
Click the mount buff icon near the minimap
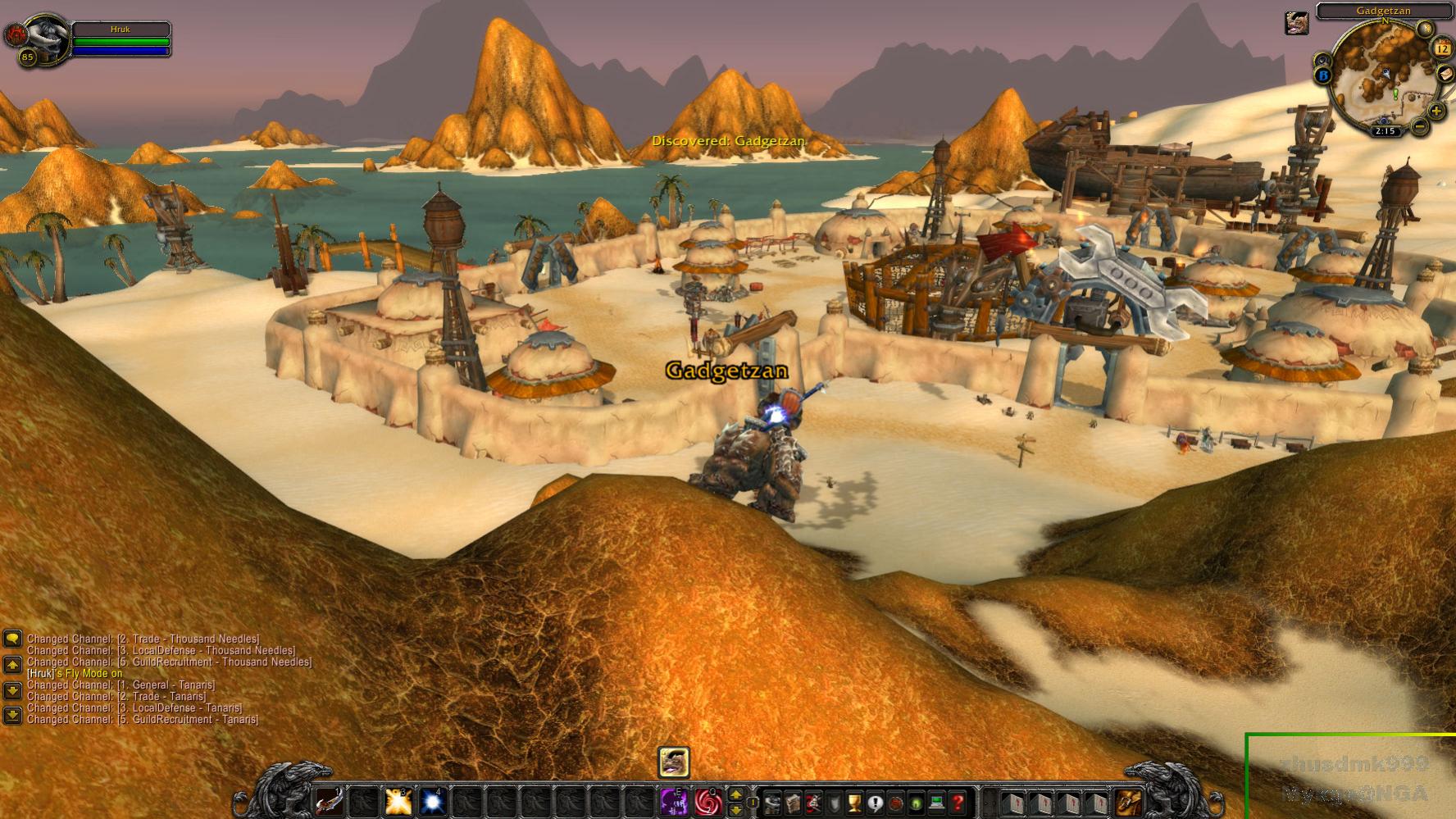[1295, 23]
